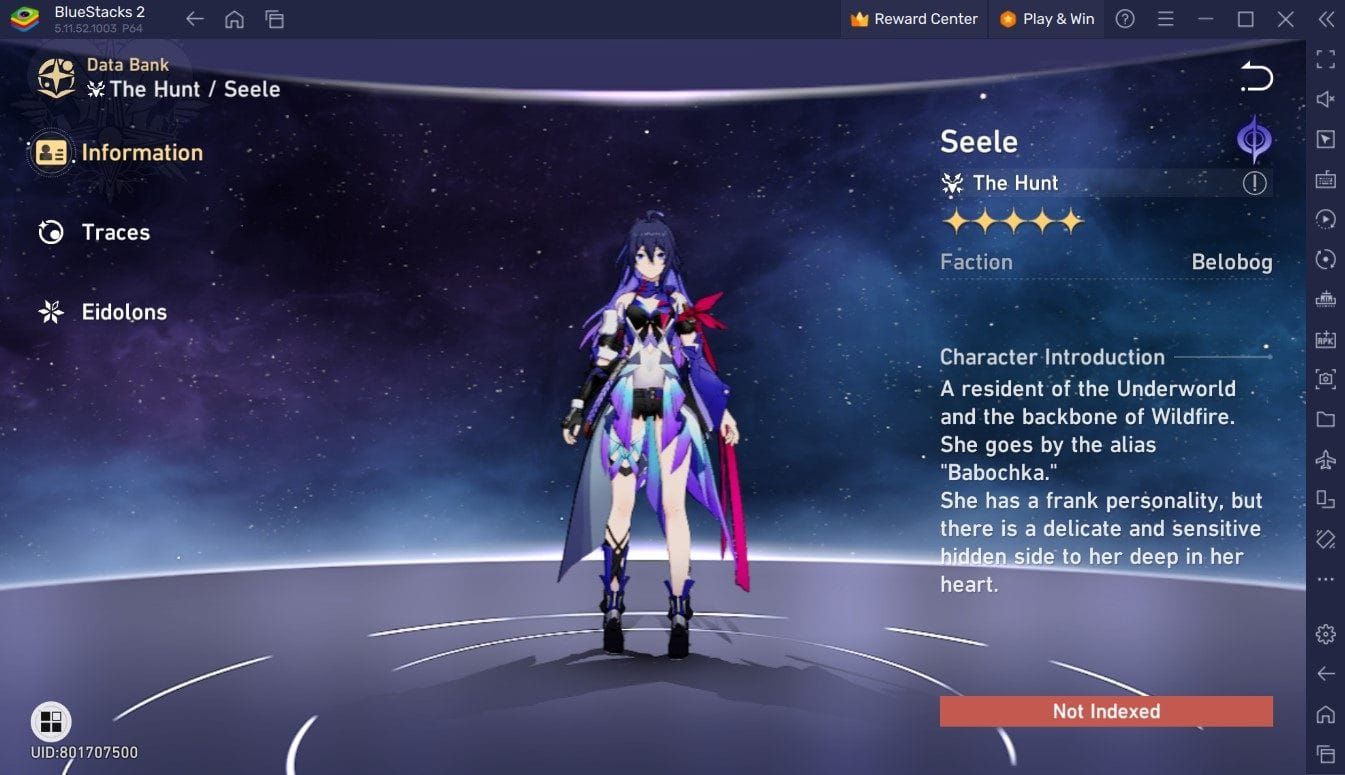Open the four-square menu icon above UID
Viewport: 1345px width, 775px height.
coord(51,721)
